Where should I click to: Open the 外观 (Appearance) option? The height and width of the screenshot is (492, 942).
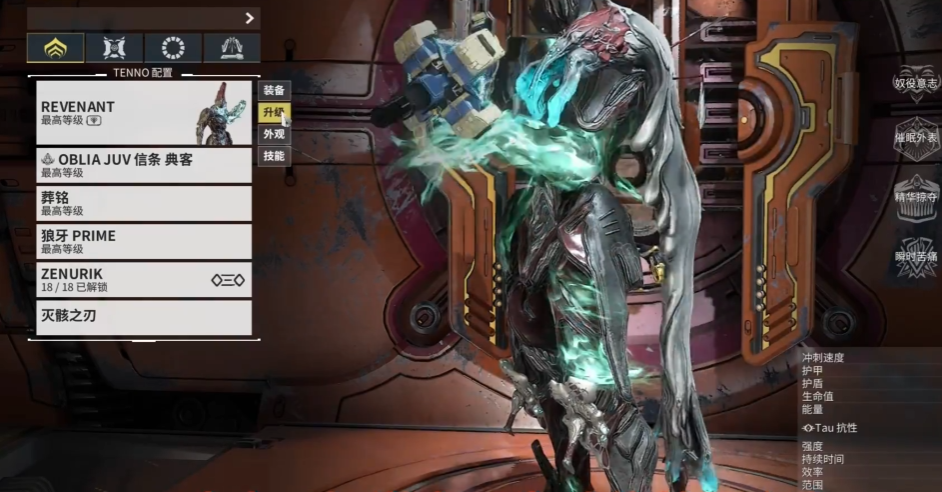click(x=274, y=134)
